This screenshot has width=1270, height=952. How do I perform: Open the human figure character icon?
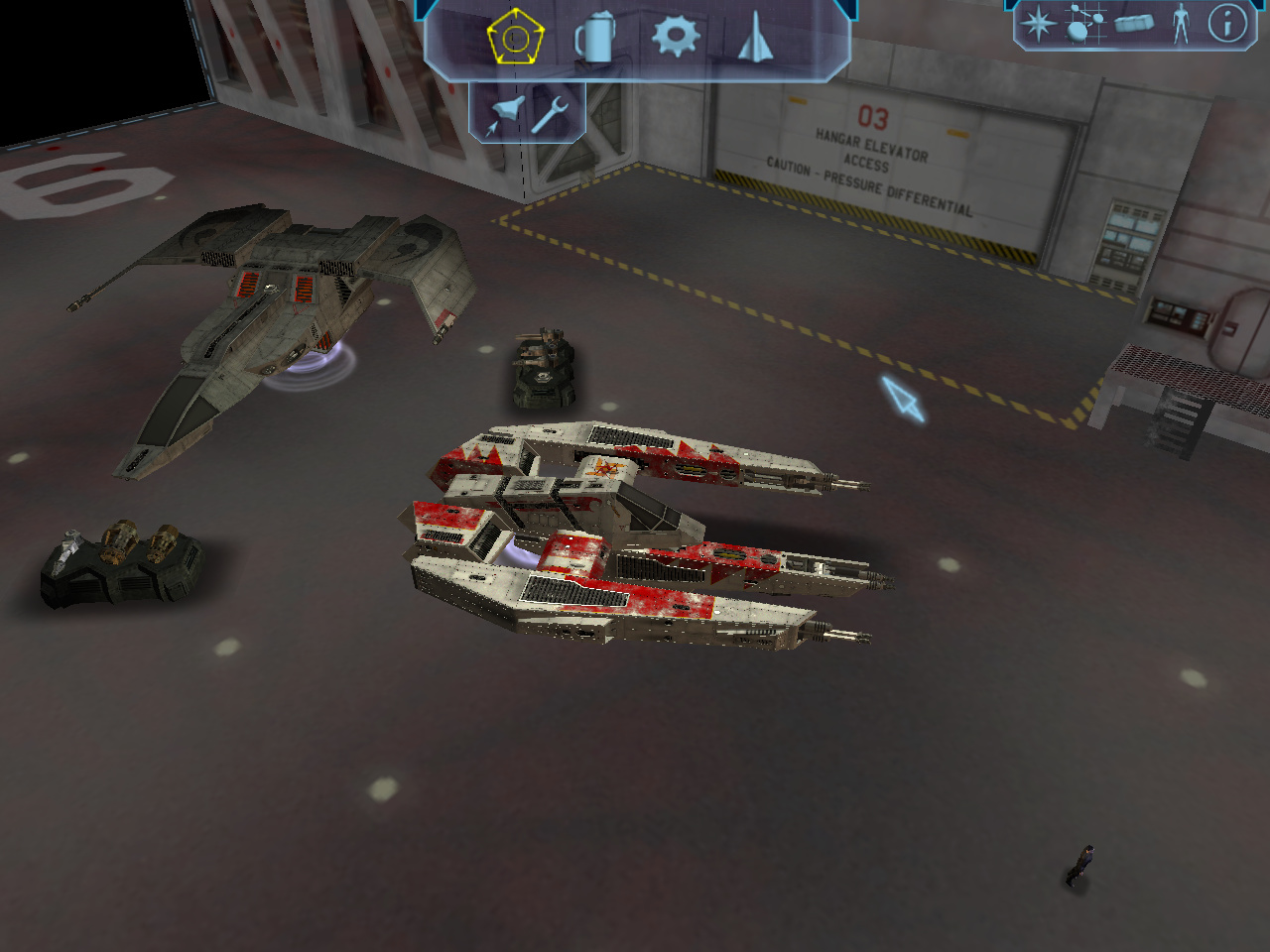pyautogui.click(x=1180, y=24)
